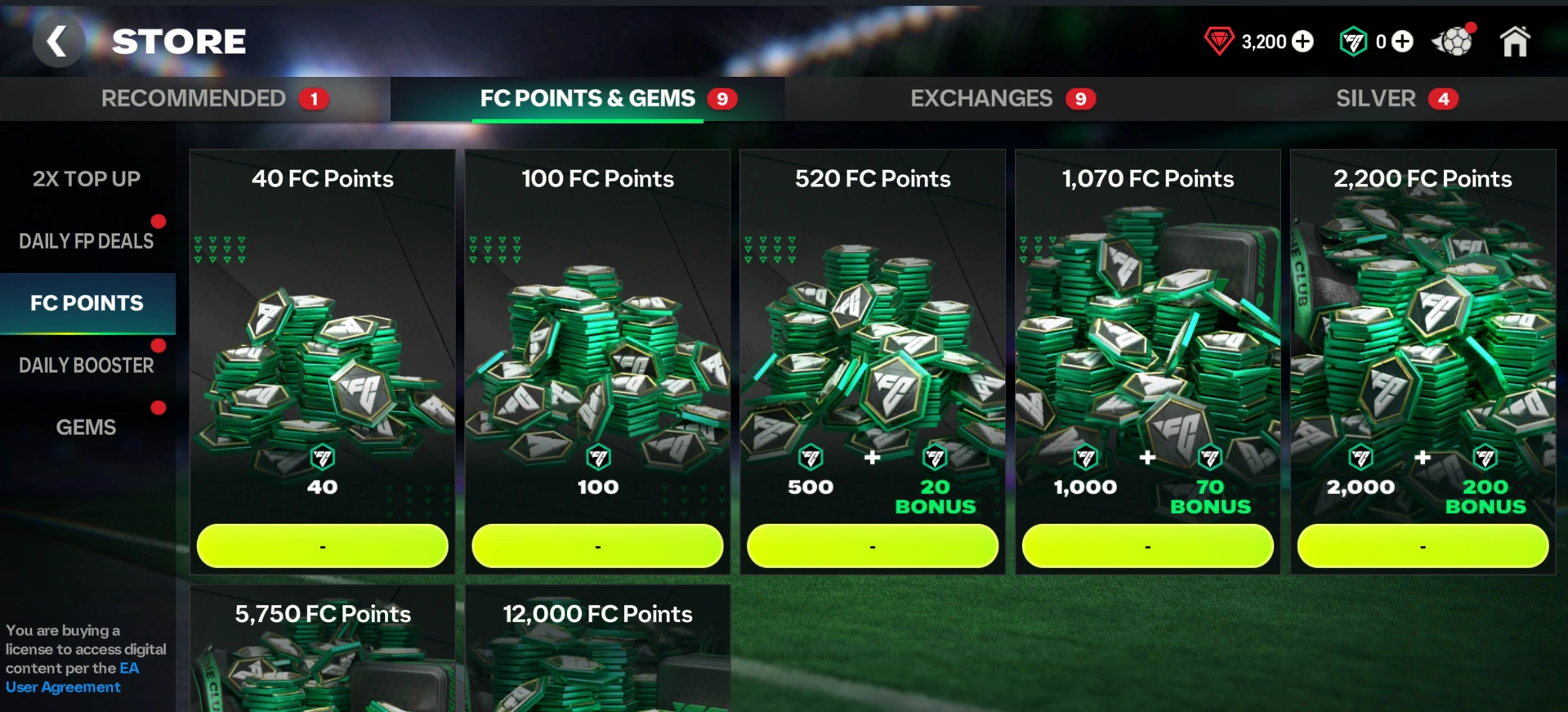This screenshot has height=712, width=1568.
Task: Select the FC Points & Gems tab
Action: pos(587,99)
